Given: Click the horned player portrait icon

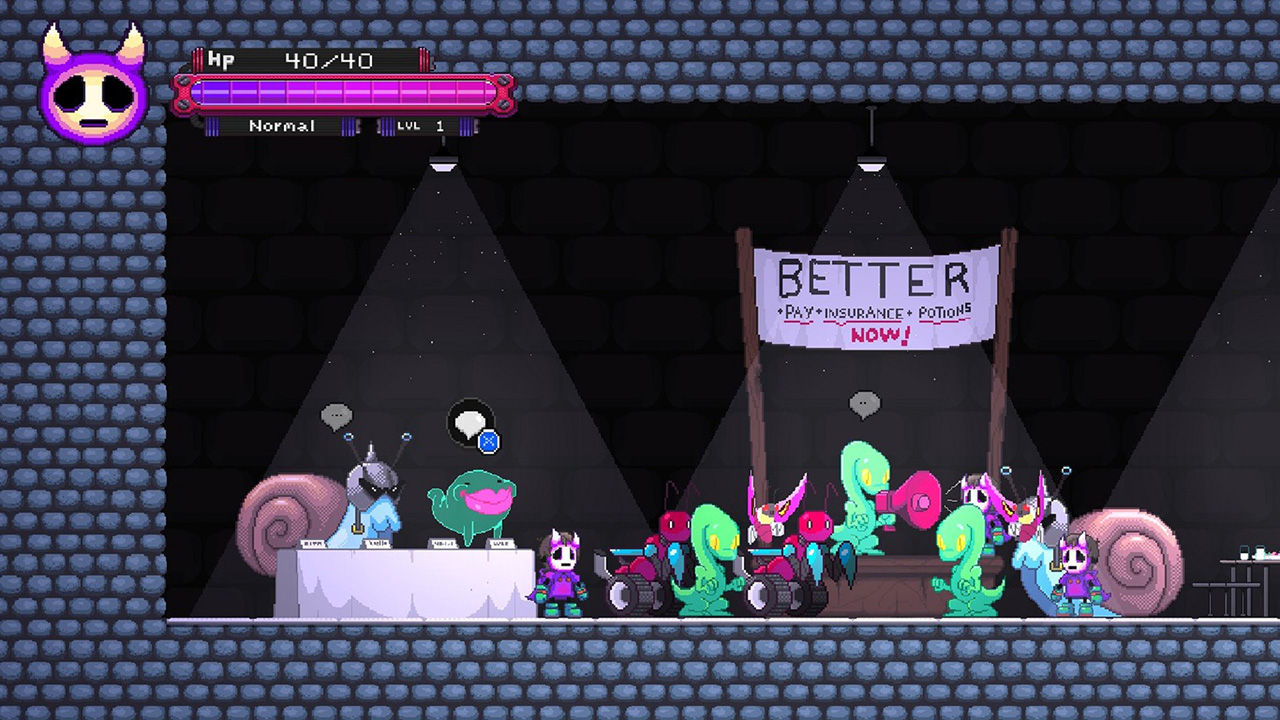Looking at the screenshot, I should click(93, 90).
